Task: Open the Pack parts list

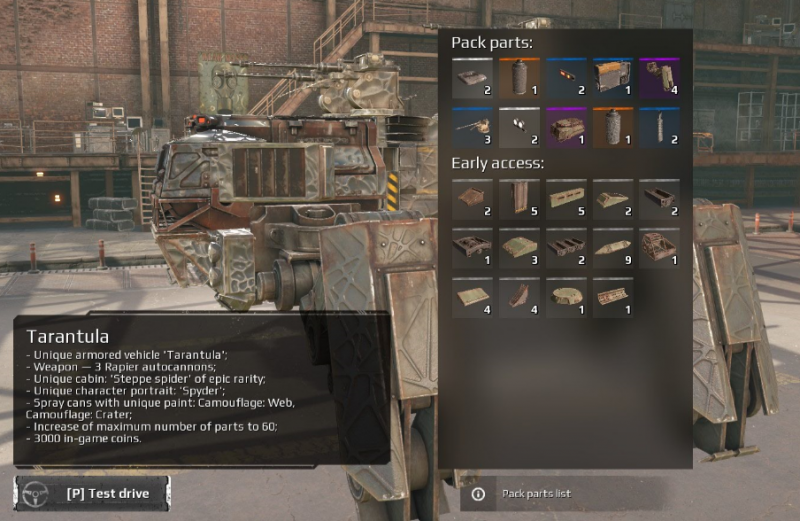Action: (x=535, y=494)
